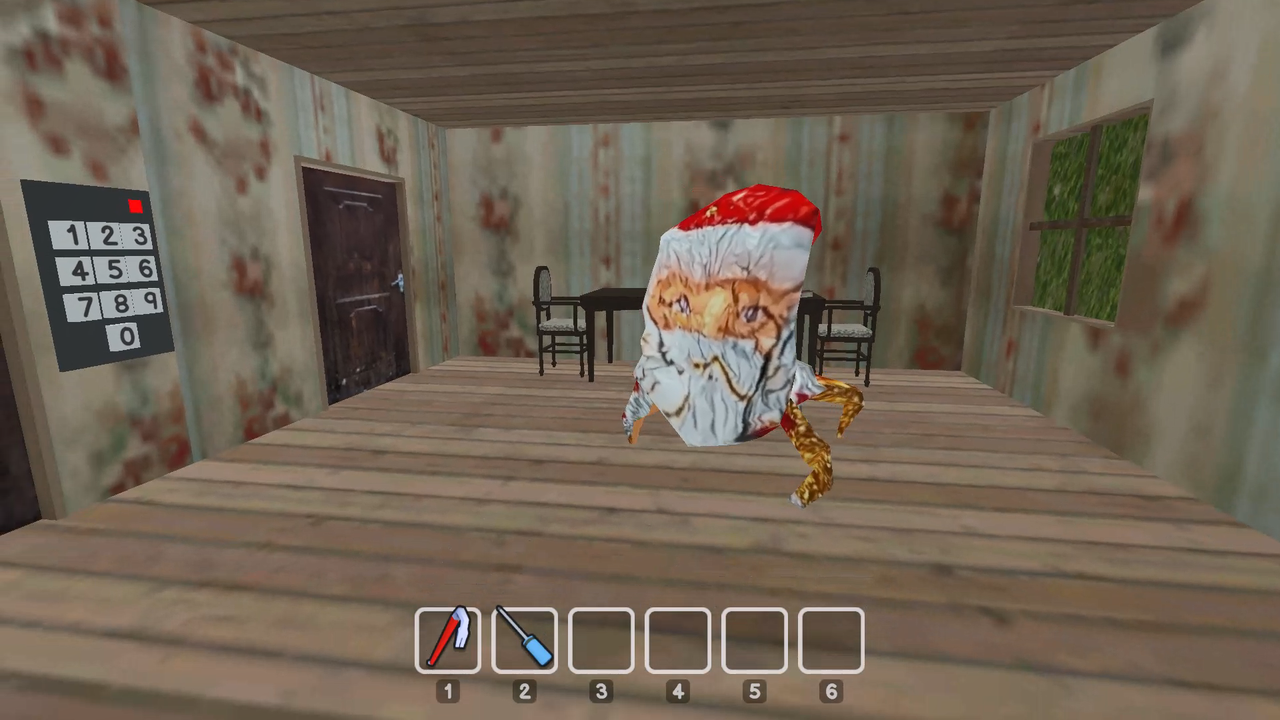Select the blue screwdriver in slot 2

(x=524, y=638)
